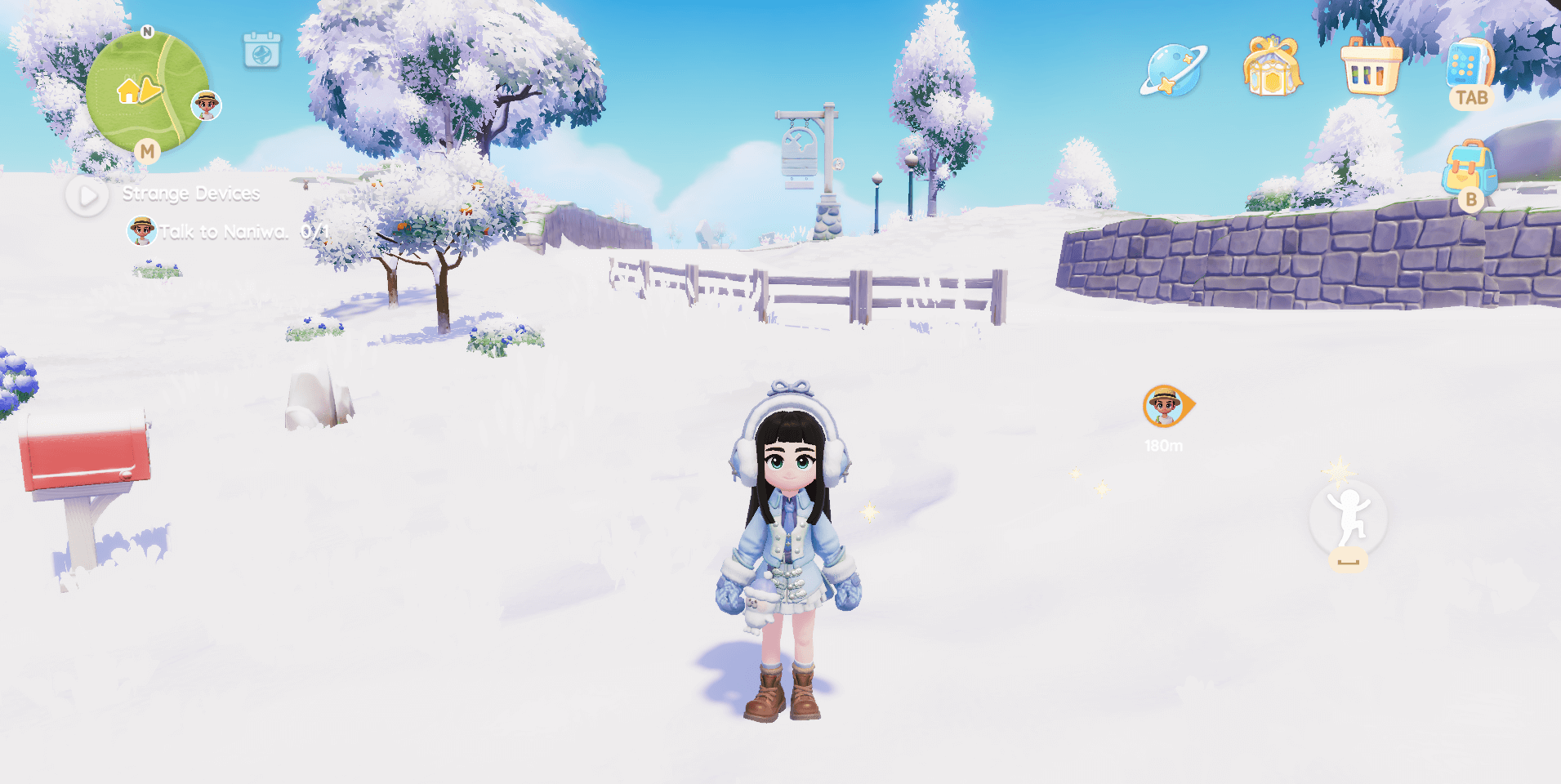Select the Strange Devices quest tracker
The width and height of the screenshot is (1561, 784).
pos(190,194)
